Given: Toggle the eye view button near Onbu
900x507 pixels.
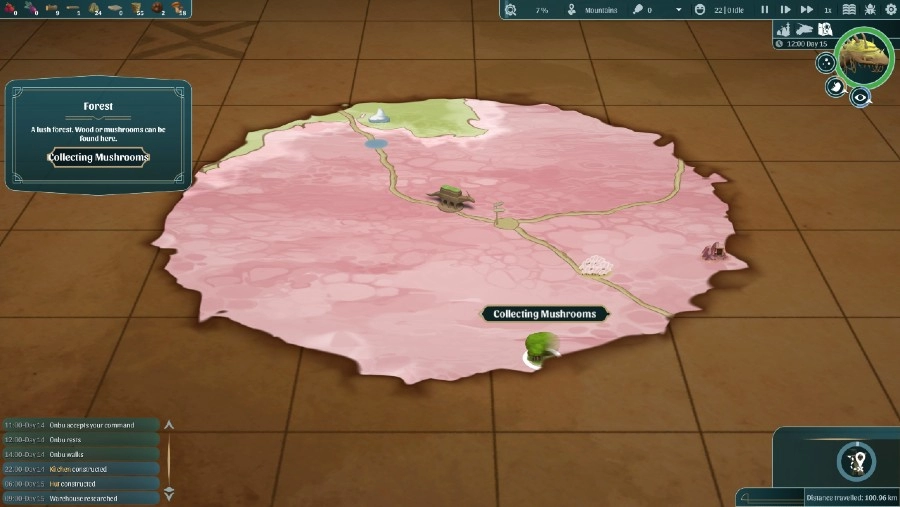Looking at the screenshot, I should pyautogui.click(x=859, y=97).
